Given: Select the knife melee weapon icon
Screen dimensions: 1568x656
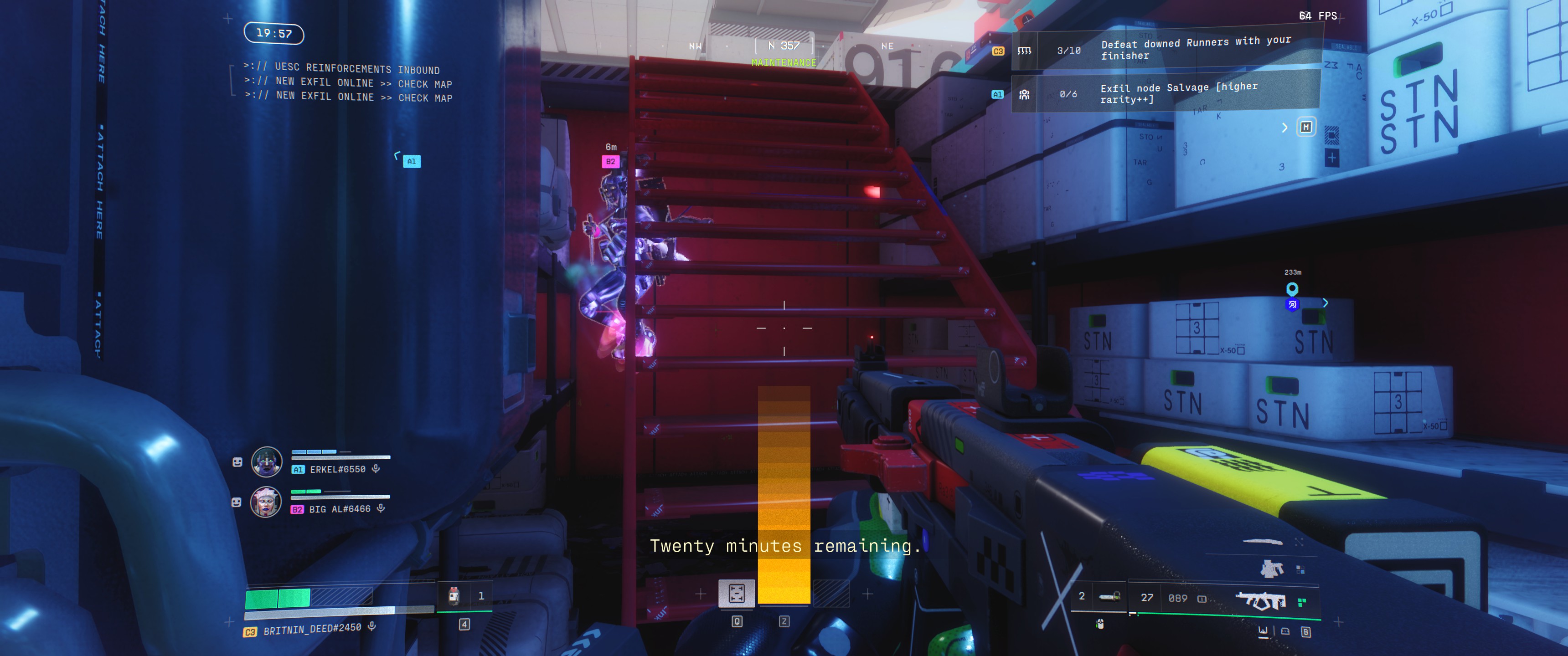Looking at the screenshot, I should point(1262,541).
